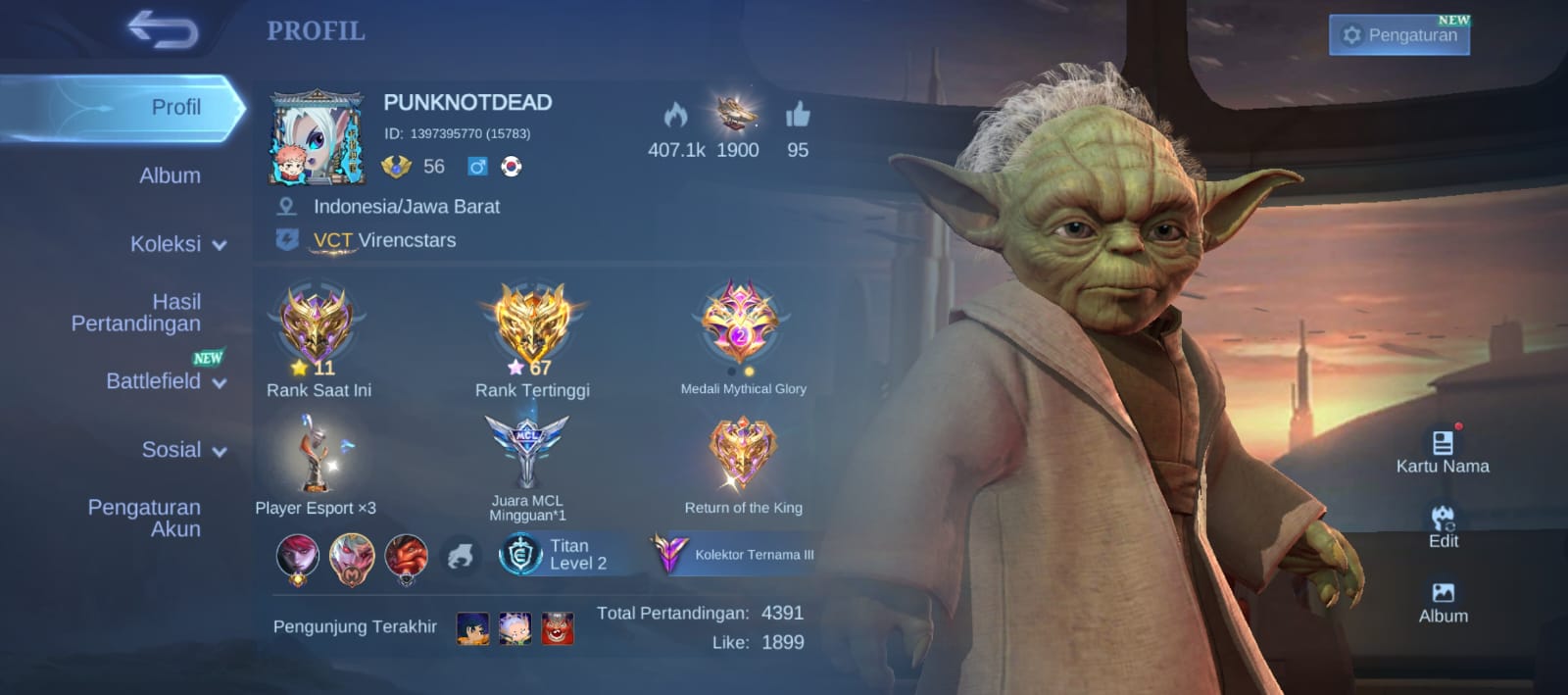1568x695 pixels.
Task: Tap the Titan Level 2 badge
Action: tap(555, 554)
